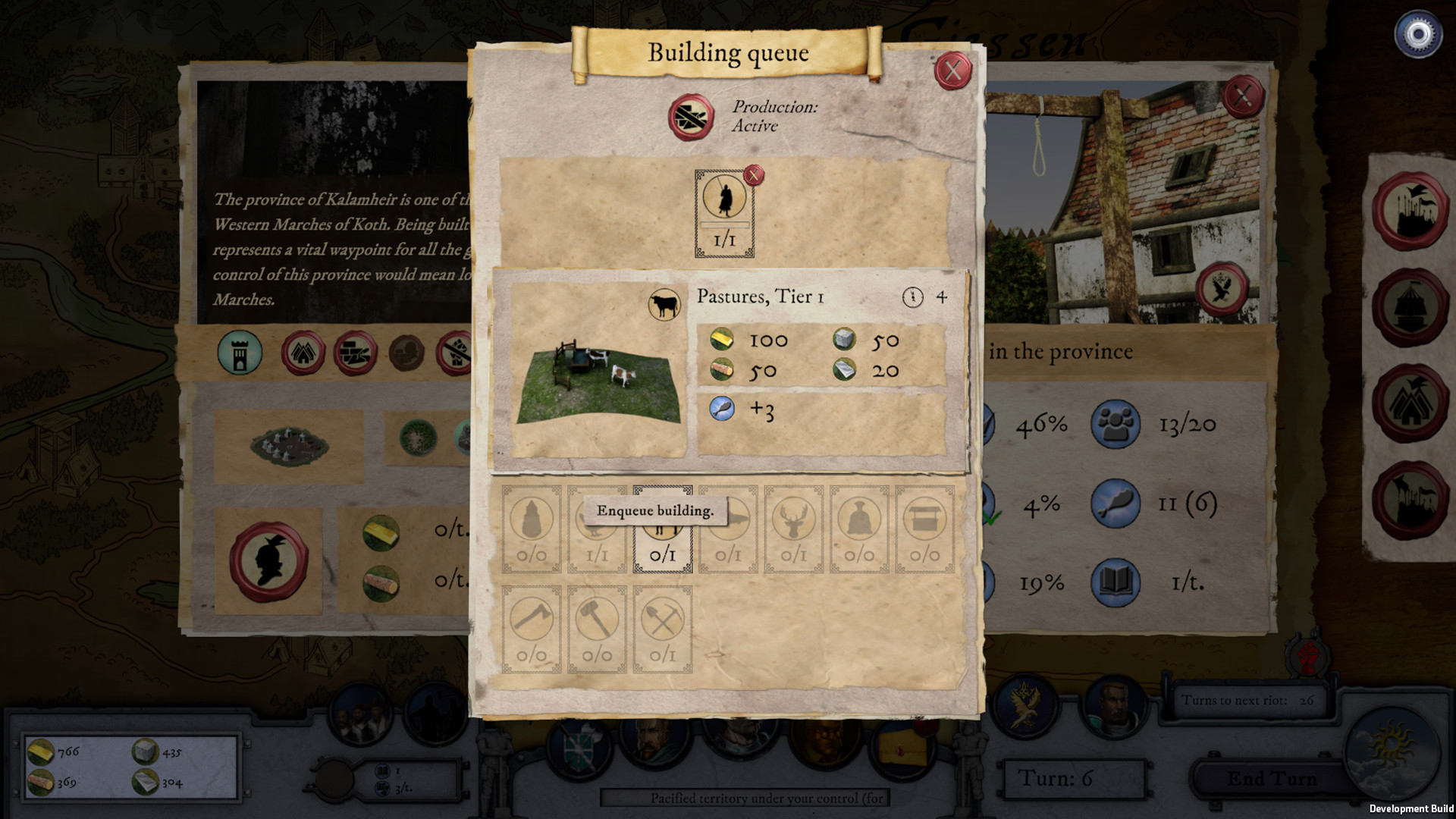
Task: Select the well building card marked 0/0
Action: [924, 529]
